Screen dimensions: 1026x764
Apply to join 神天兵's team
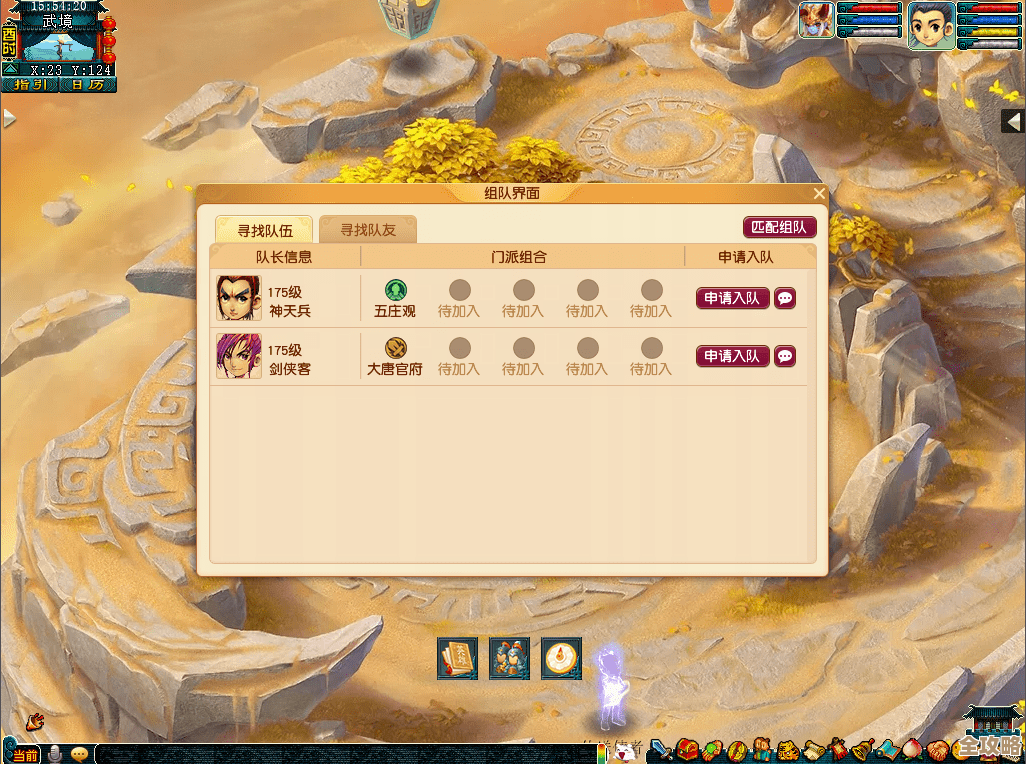[x=732, y=298]
